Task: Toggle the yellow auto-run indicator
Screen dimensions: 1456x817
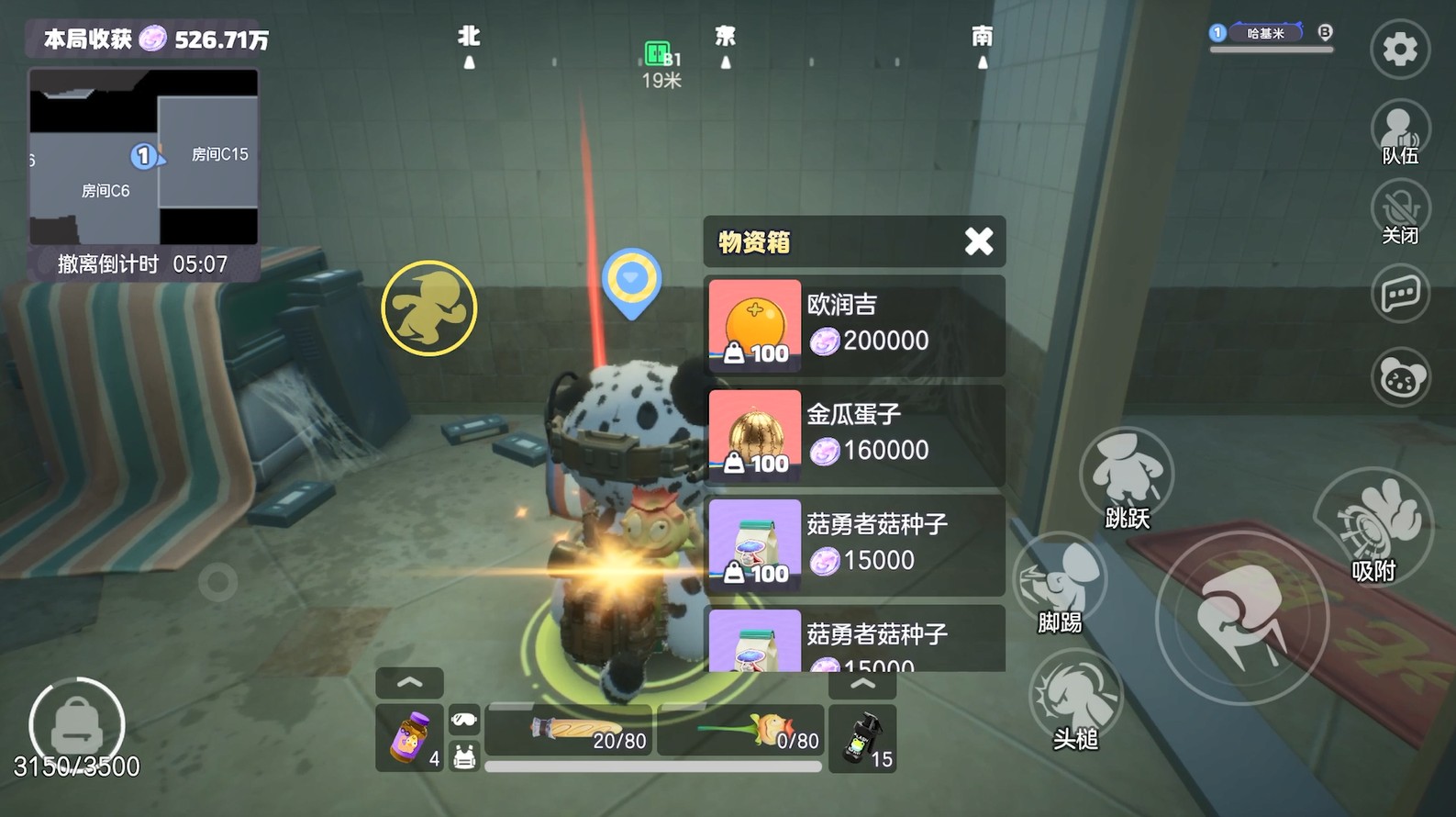Action: point(428,308)
